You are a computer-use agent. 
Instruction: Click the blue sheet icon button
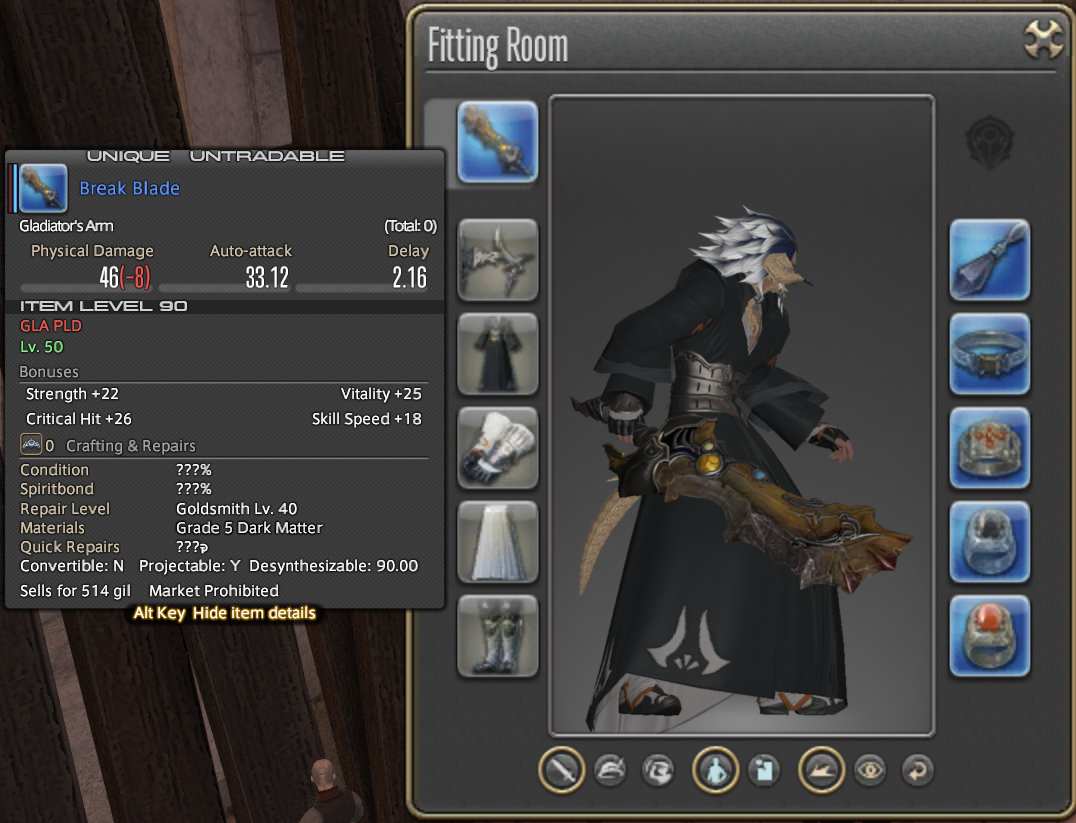[x=764, y=770]
